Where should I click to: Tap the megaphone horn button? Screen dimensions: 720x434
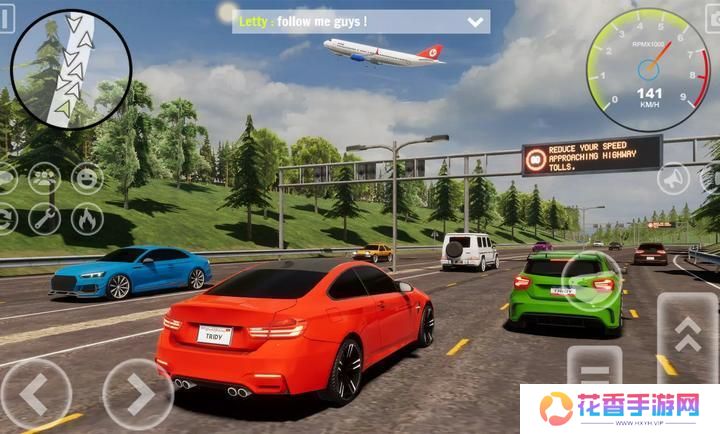point(673,179)
